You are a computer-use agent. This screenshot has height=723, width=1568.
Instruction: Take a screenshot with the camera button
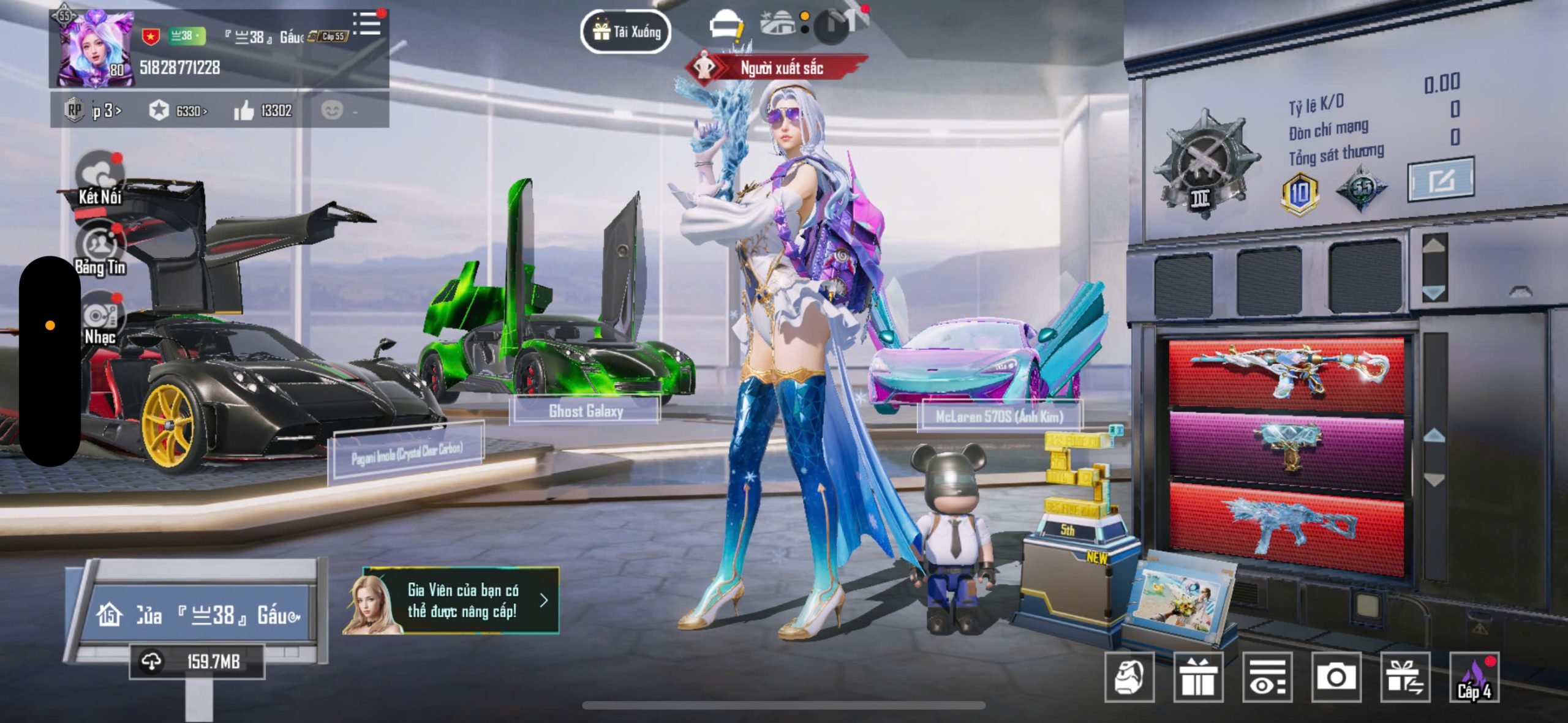[1336, 677]
